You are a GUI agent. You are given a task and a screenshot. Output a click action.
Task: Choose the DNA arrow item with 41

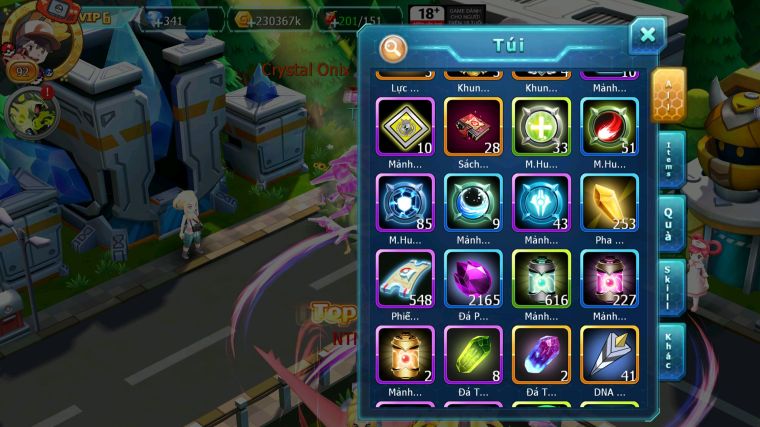pos(609,355)
